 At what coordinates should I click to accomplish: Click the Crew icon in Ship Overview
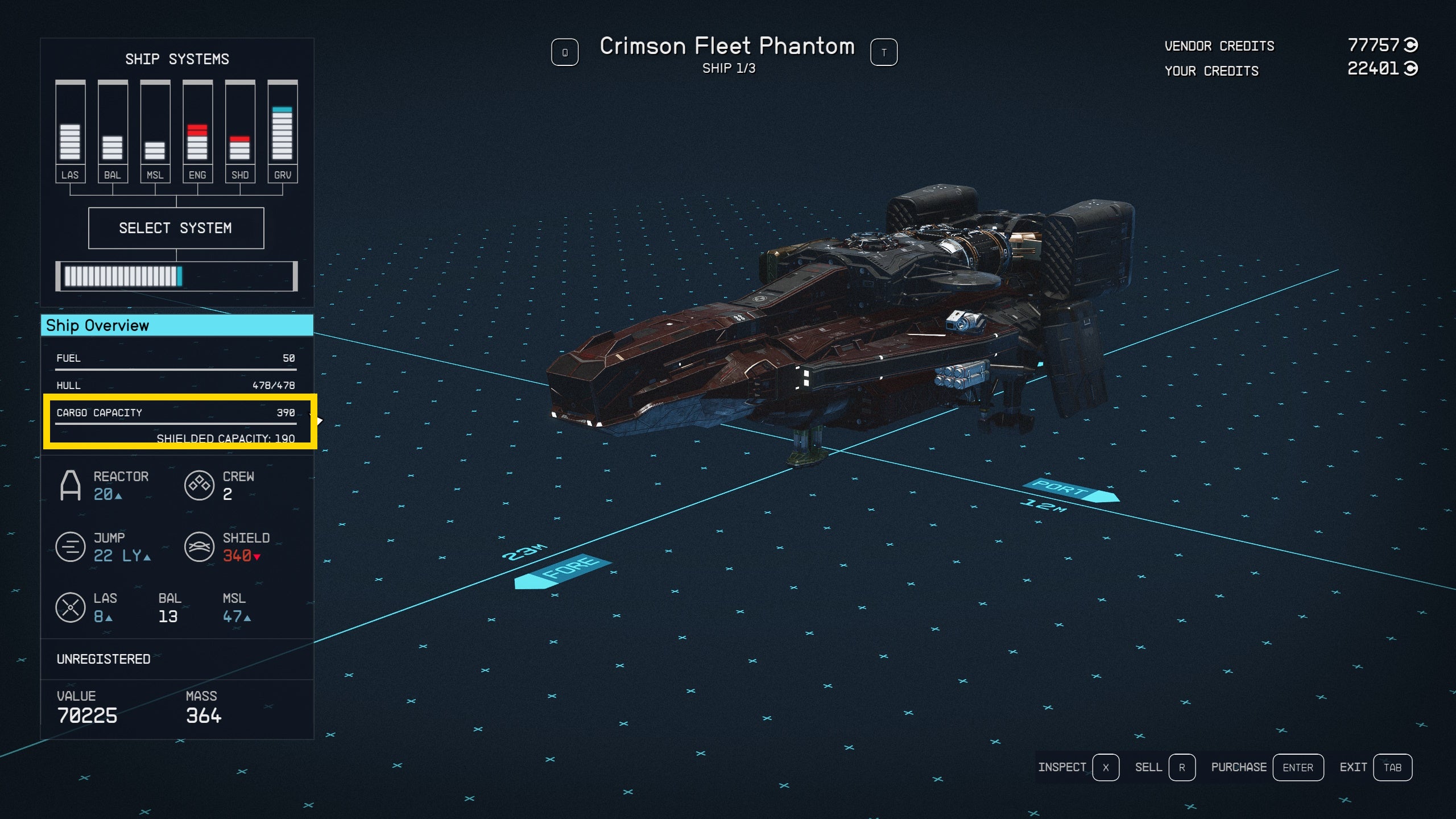(199, 485)
